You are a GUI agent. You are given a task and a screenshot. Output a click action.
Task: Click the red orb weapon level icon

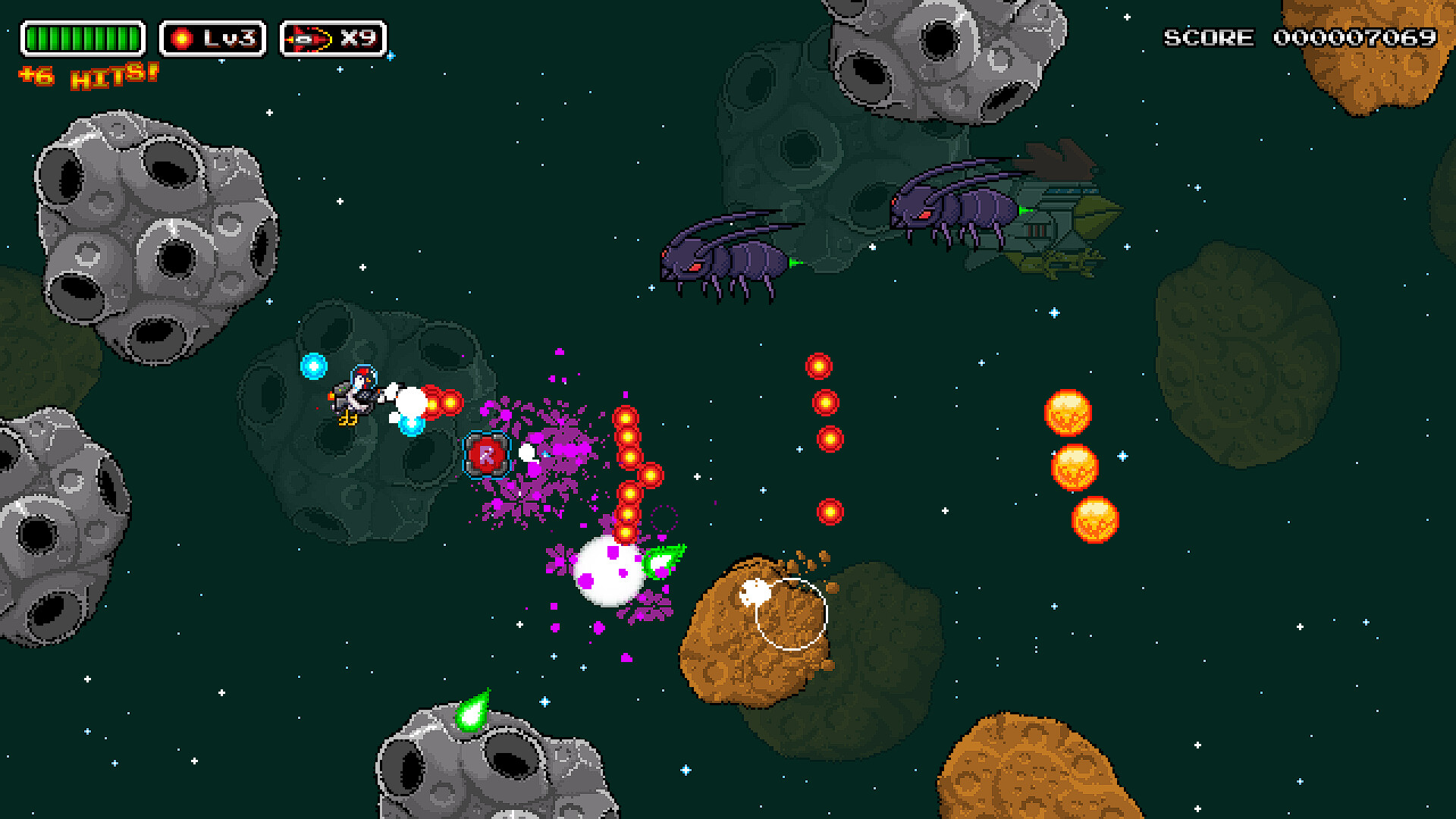pos(182,39)
